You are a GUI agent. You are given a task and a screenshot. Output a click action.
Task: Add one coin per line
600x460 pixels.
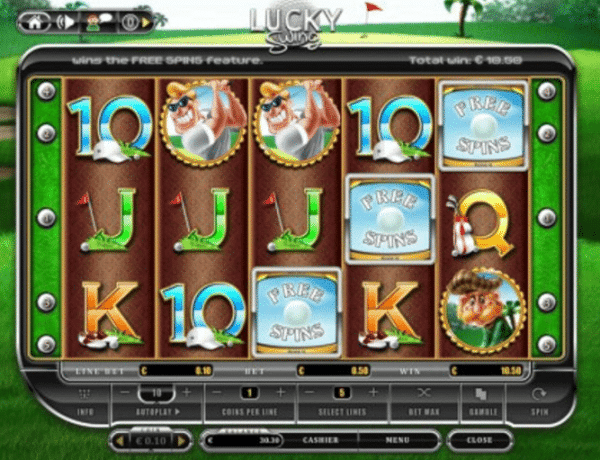pyautogui.click(x=279, y=393)
